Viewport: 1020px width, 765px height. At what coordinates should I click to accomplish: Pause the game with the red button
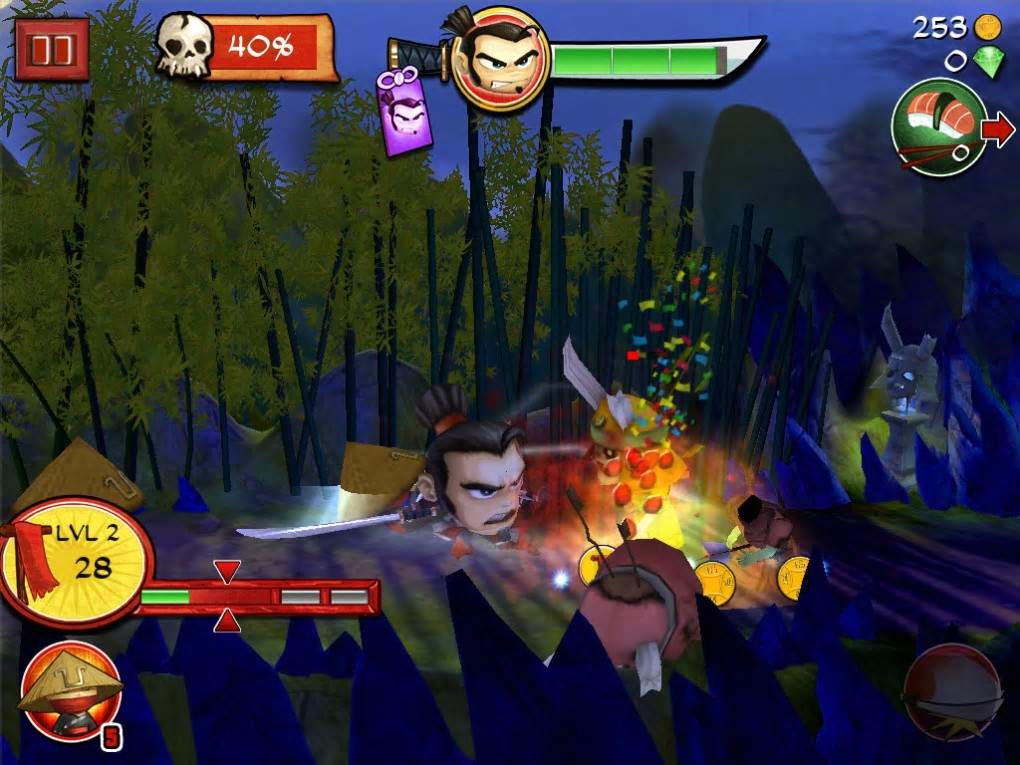51,48
